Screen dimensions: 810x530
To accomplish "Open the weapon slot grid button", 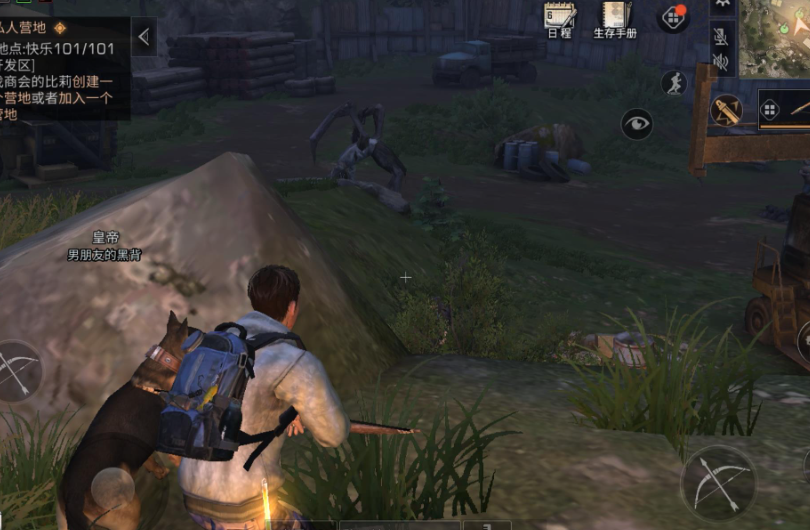I will (x=769, y=109).
